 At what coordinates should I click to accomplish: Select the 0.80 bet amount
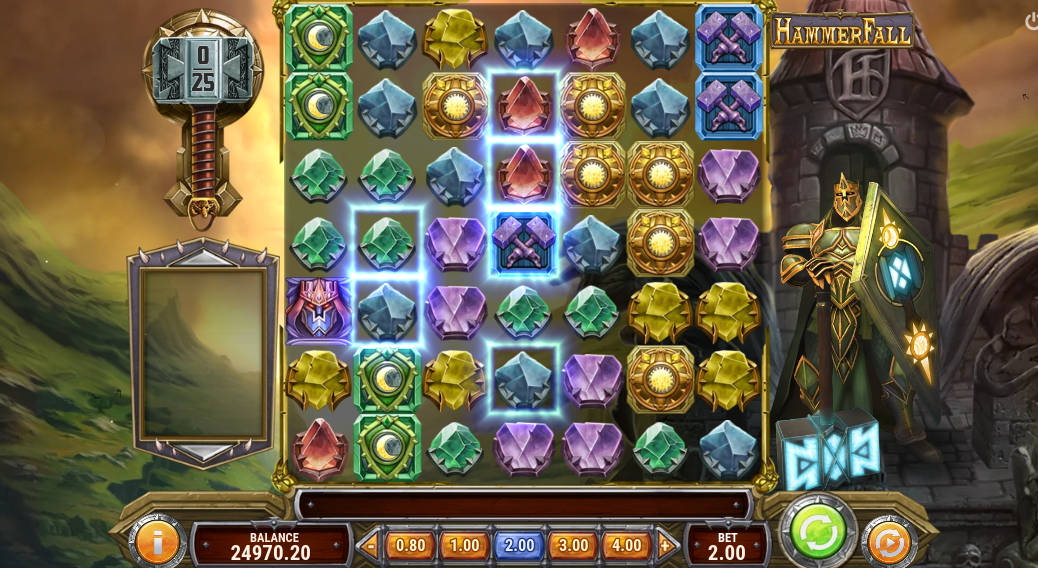coord(410,546)
